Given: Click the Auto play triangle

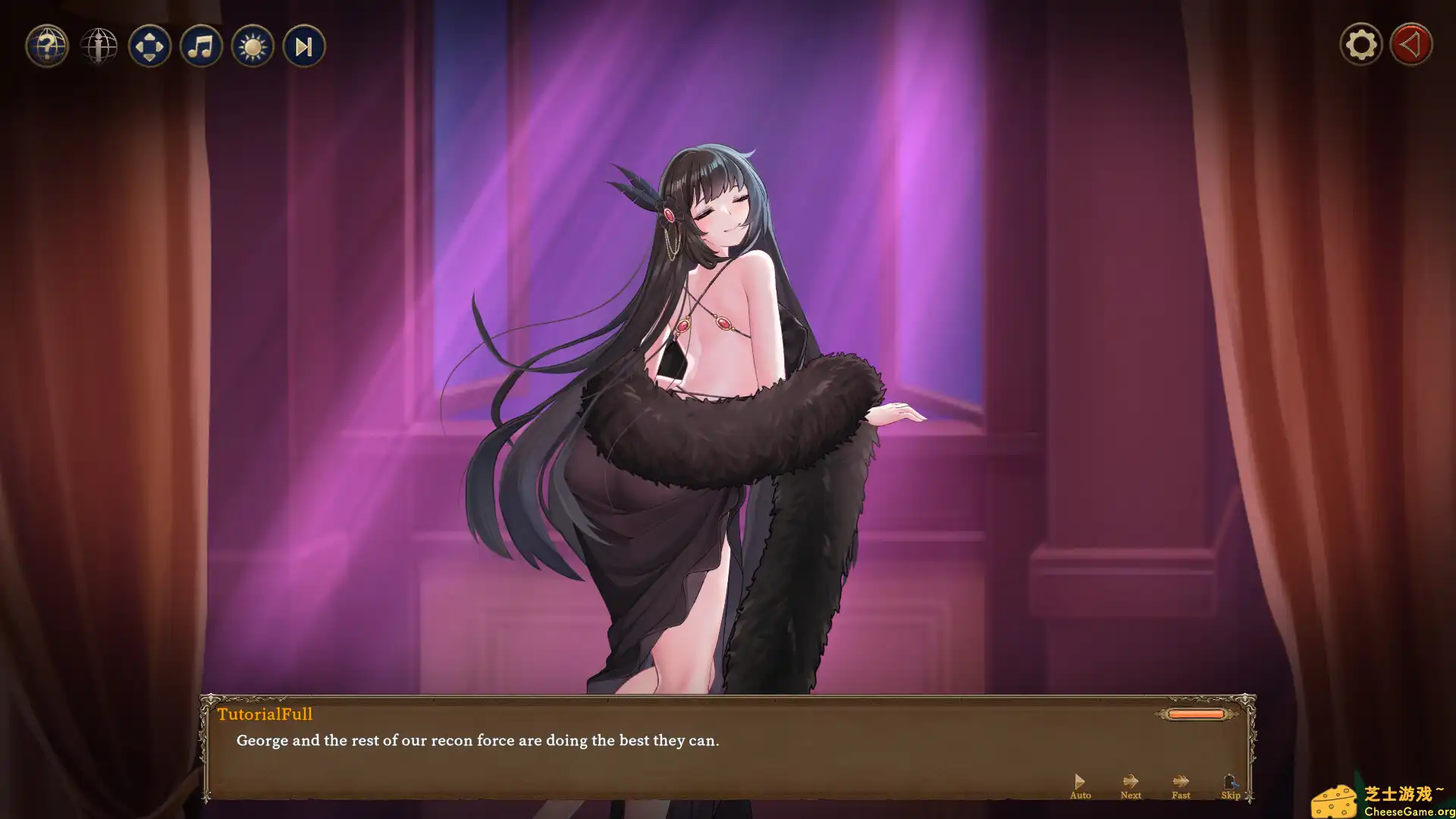Looking at the screenshot, I should point(1080,780).
